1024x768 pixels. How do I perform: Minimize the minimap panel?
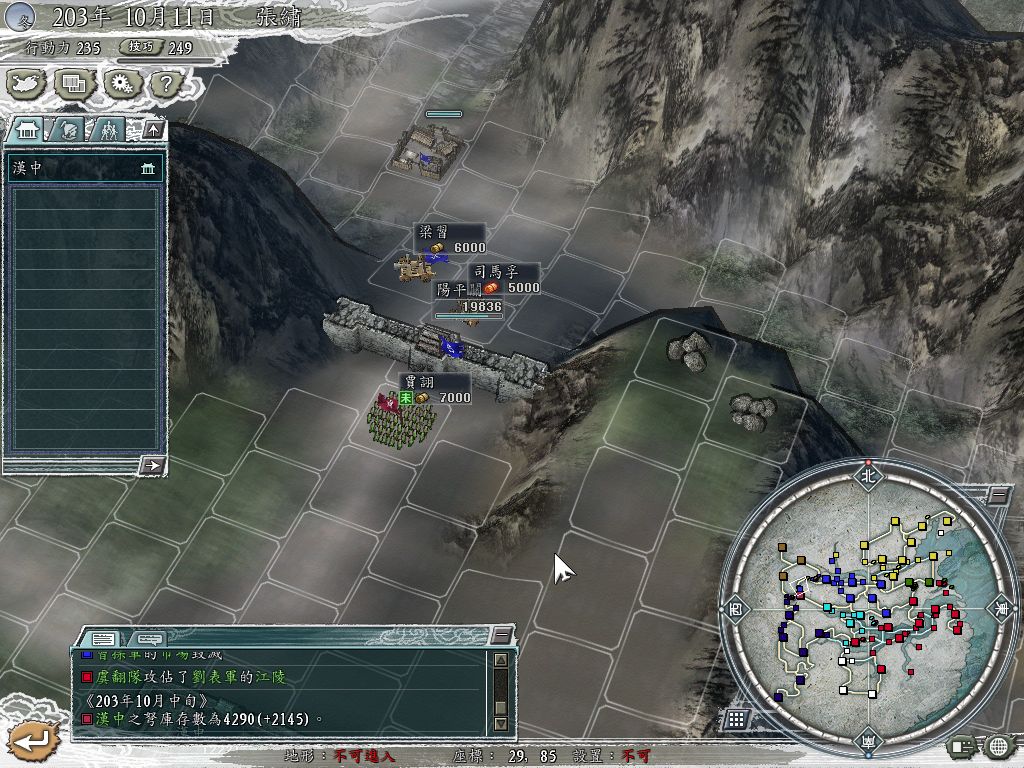[998, 495]
